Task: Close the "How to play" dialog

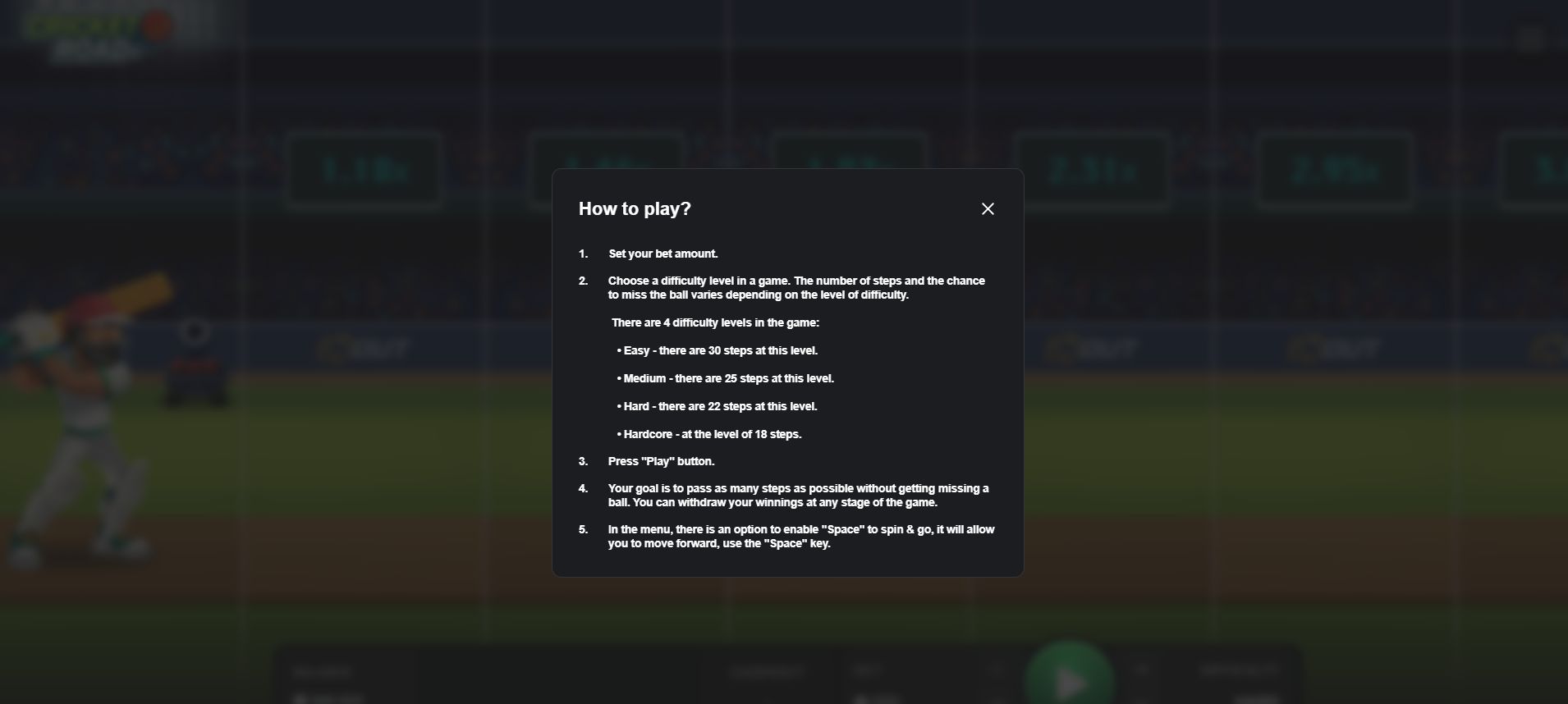Action: [x=988, y=208]
